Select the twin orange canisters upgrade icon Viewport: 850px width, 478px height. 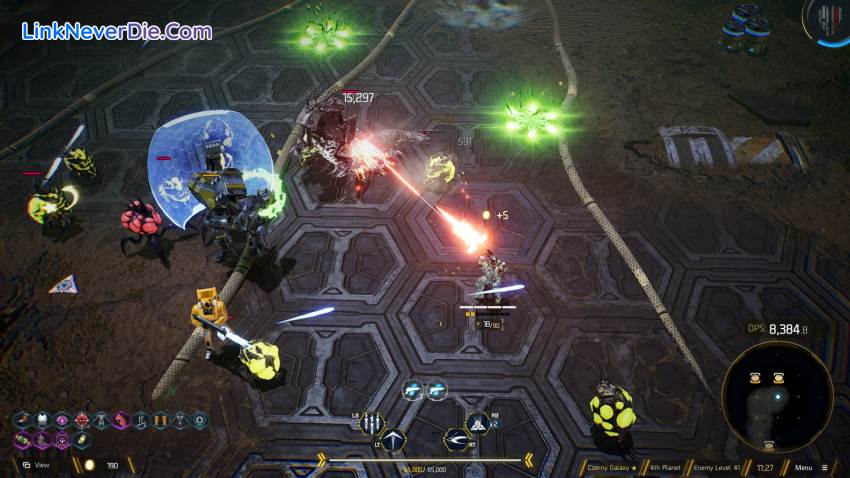click(x=159, y=420)
